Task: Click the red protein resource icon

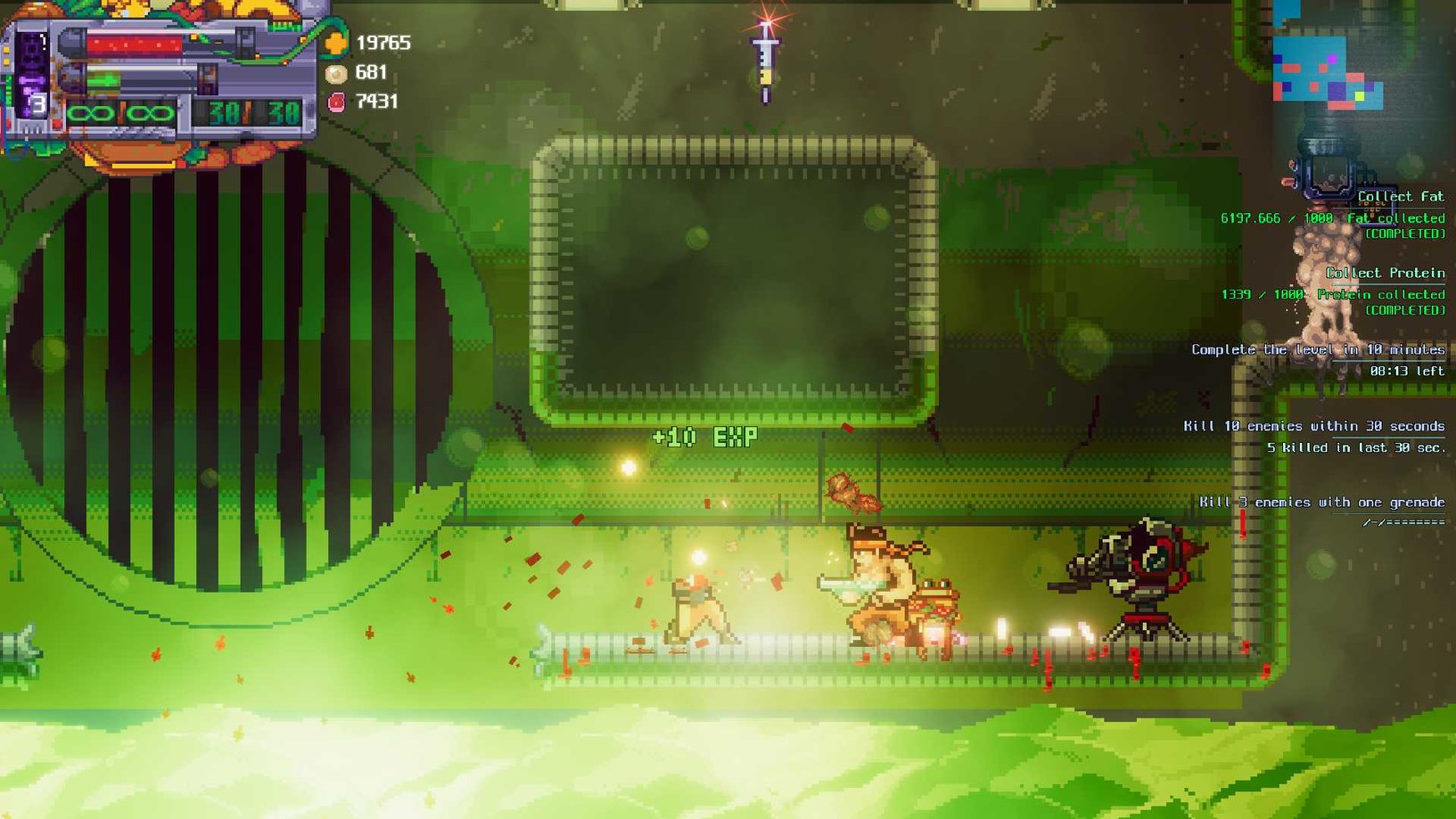Action: (336, 102)
